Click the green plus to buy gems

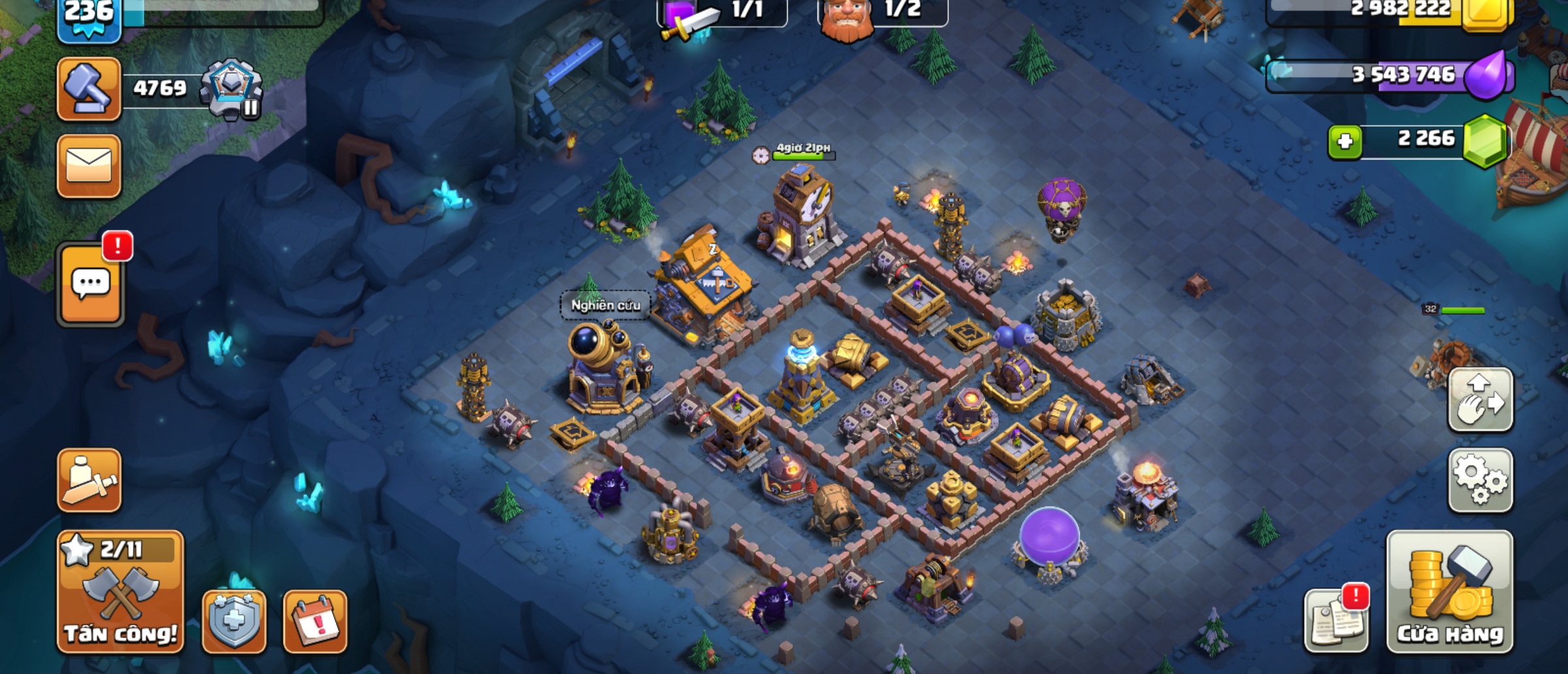click(1345, 141)
